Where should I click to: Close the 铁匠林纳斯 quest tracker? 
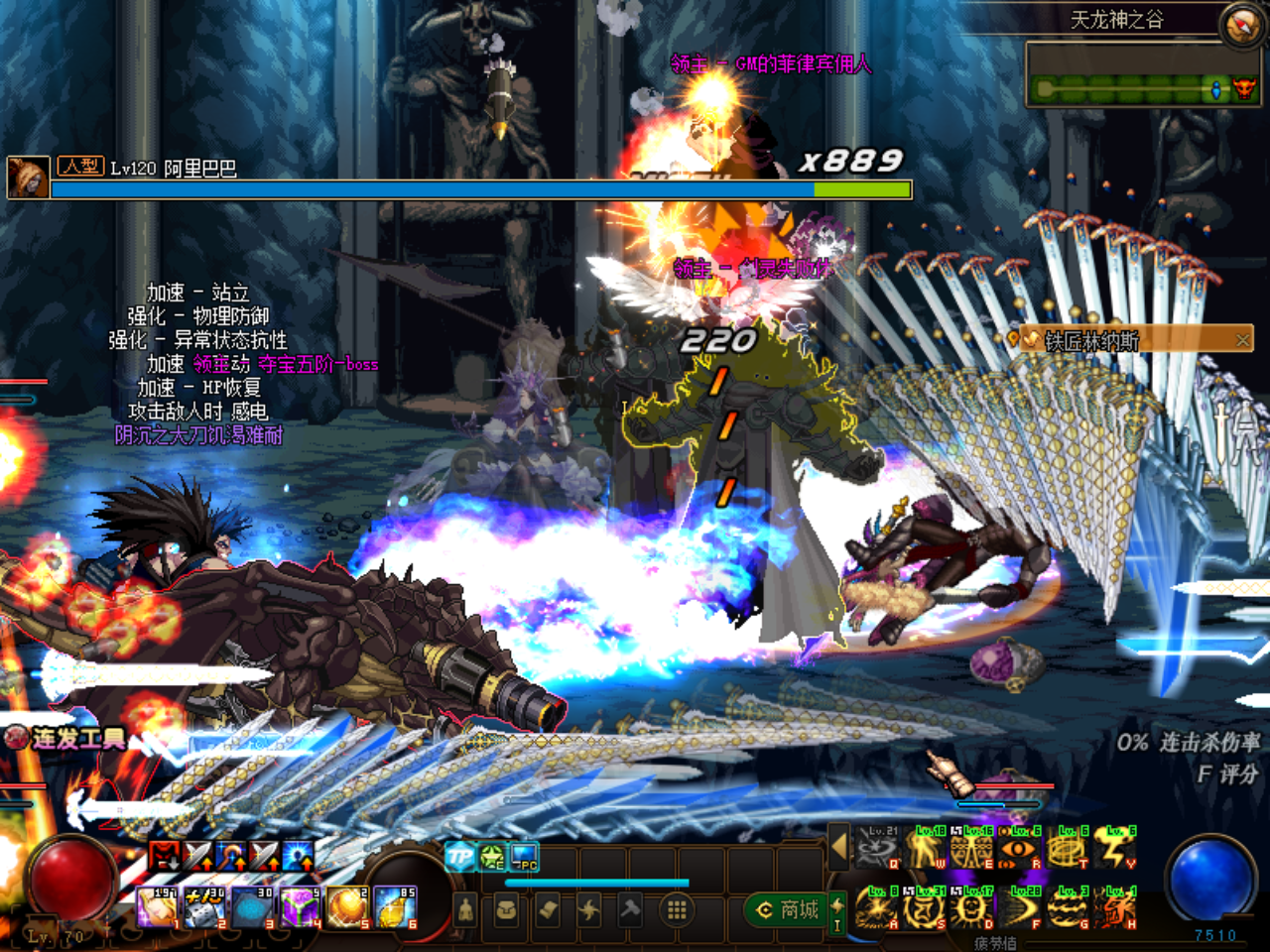coord(1242,340)
